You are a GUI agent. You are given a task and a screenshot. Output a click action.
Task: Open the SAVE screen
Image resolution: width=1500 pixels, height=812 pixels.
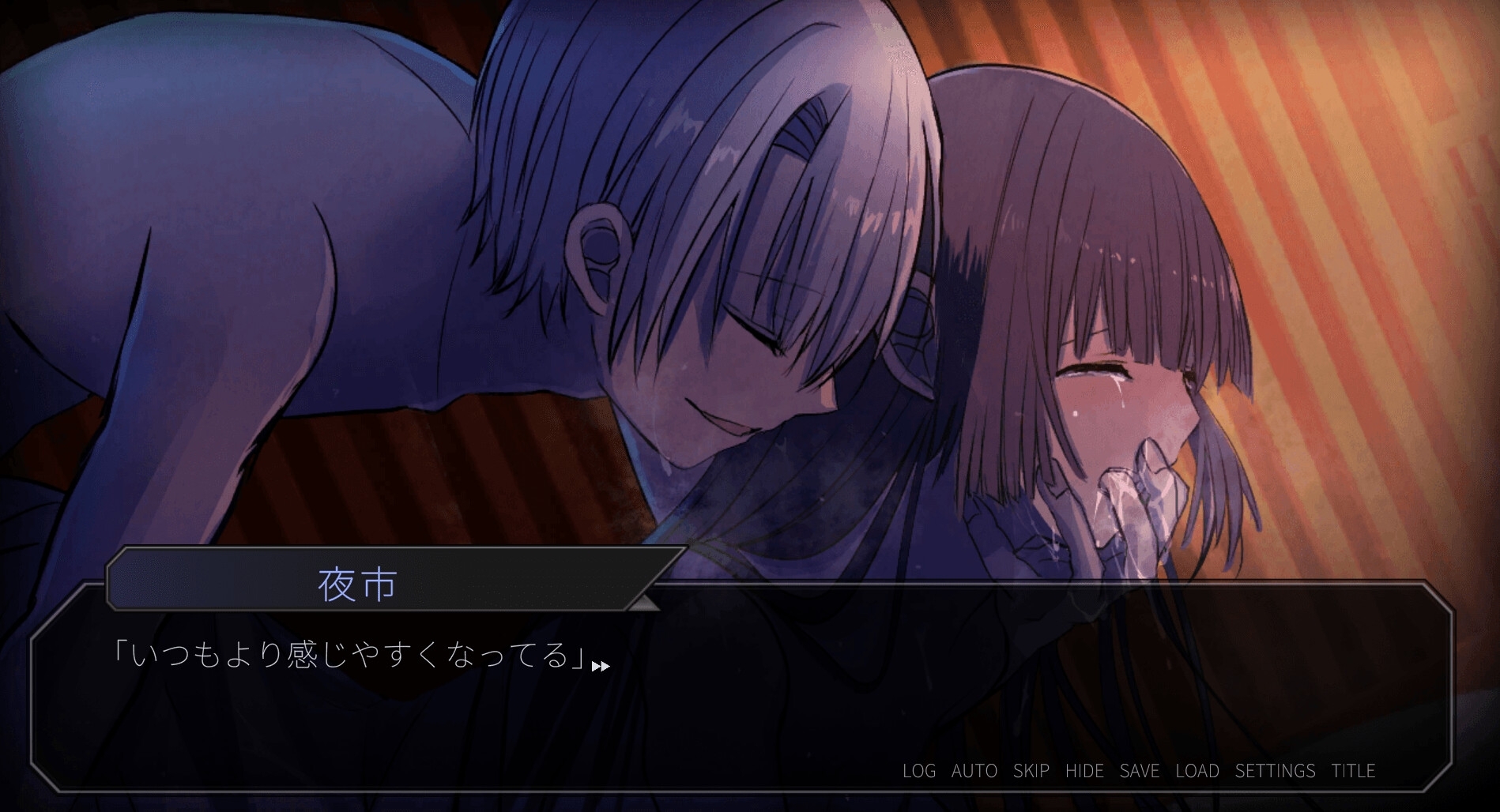(1140, 771)
